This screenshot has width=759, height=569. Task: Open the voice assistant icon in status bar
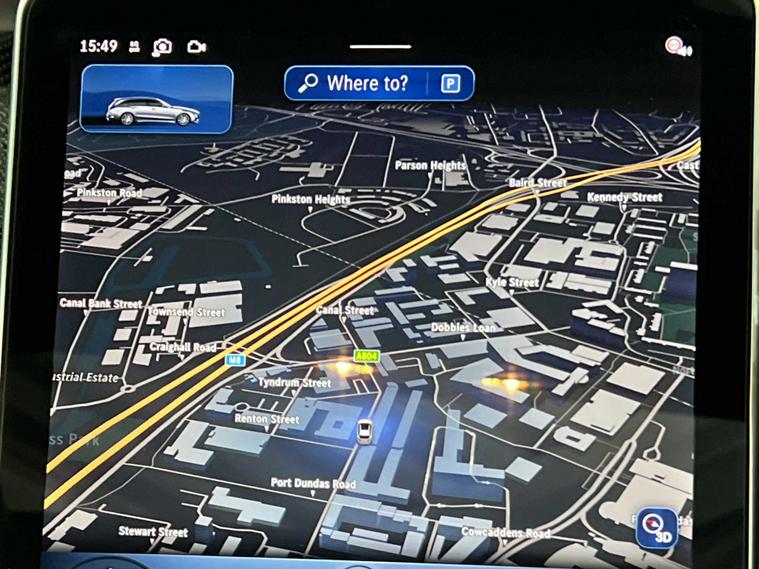pos(678,47)
